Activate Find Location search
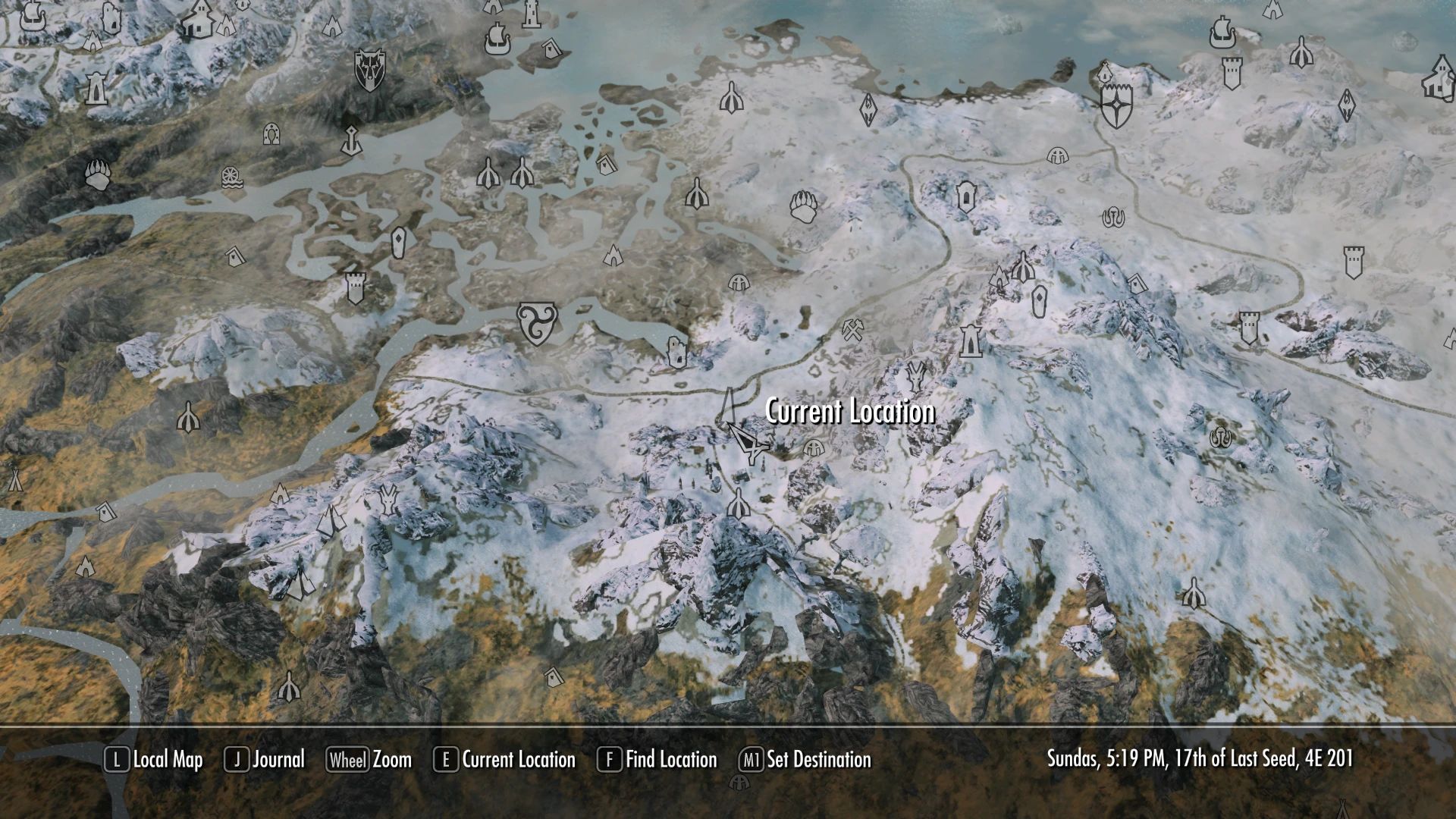The image size is (1456, 819). [x=670, y=760]
